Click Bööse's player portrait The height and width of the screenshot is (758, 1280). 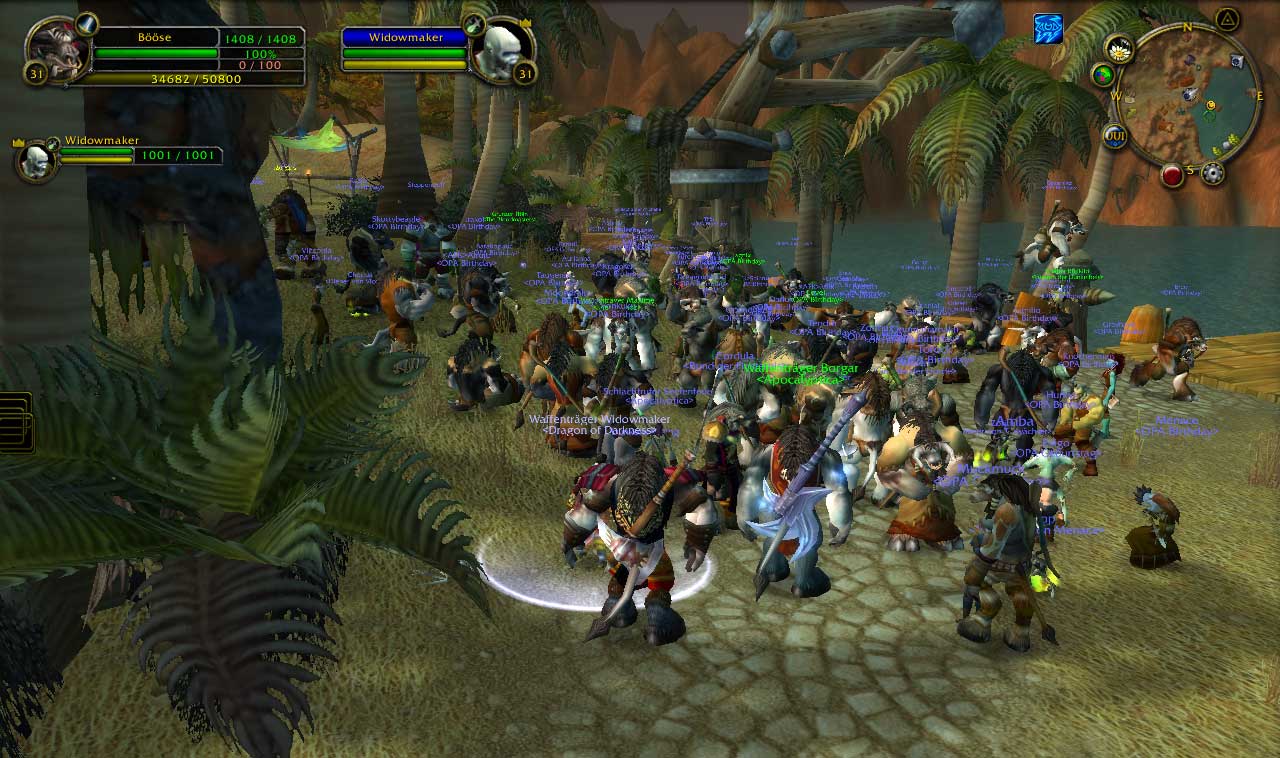pos(55,50)
